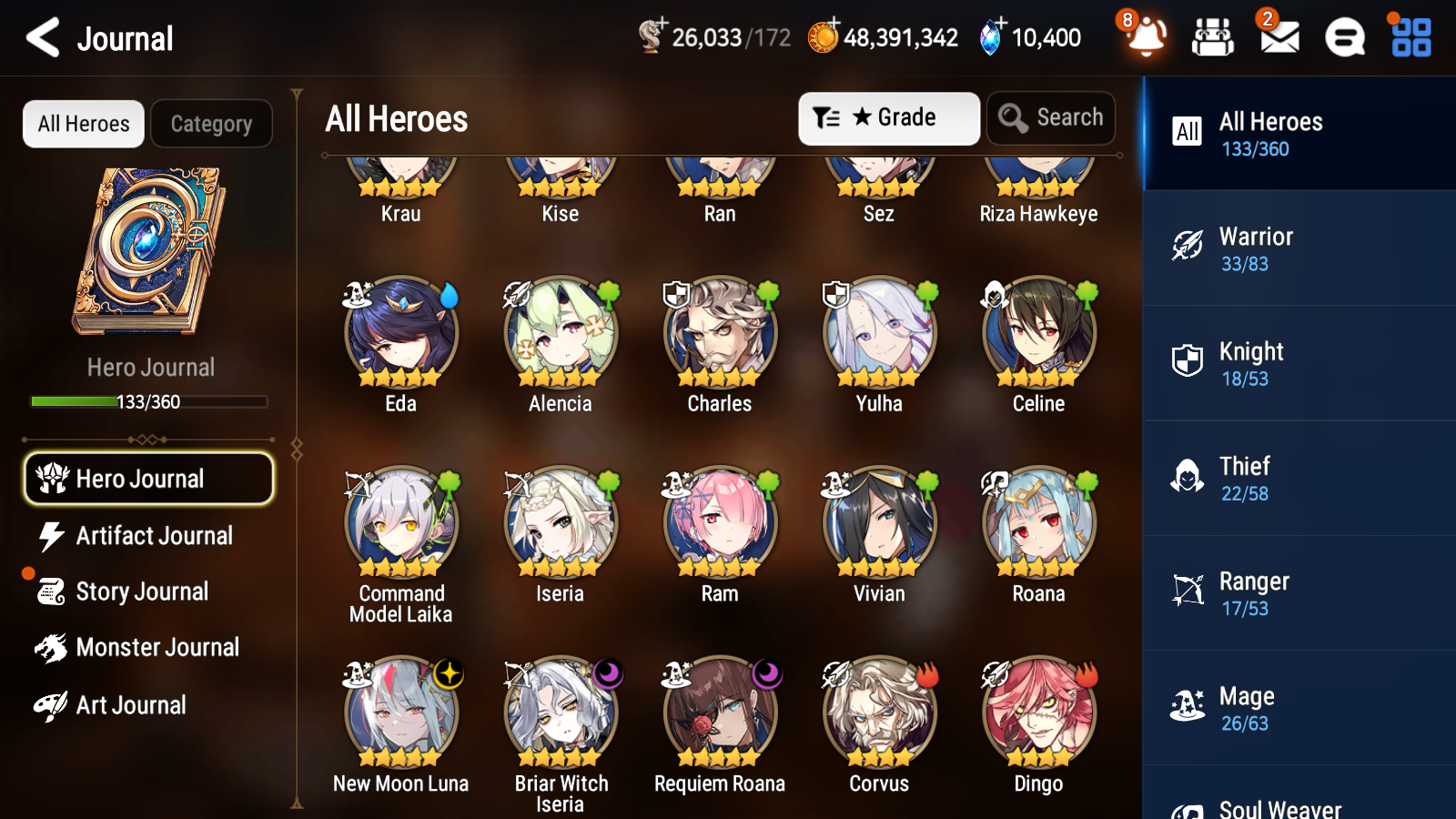This screenshot has width=1456, height=819.
Task: Open the blue app grid menu
Action: (1409, 37)
